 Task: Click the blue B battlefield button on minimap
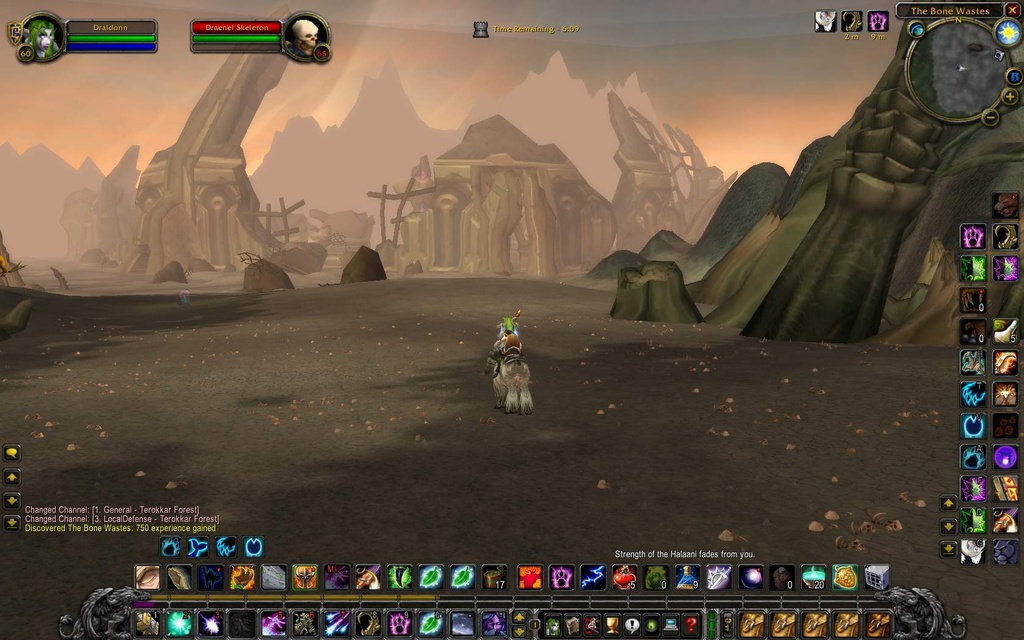point(1013,76)
